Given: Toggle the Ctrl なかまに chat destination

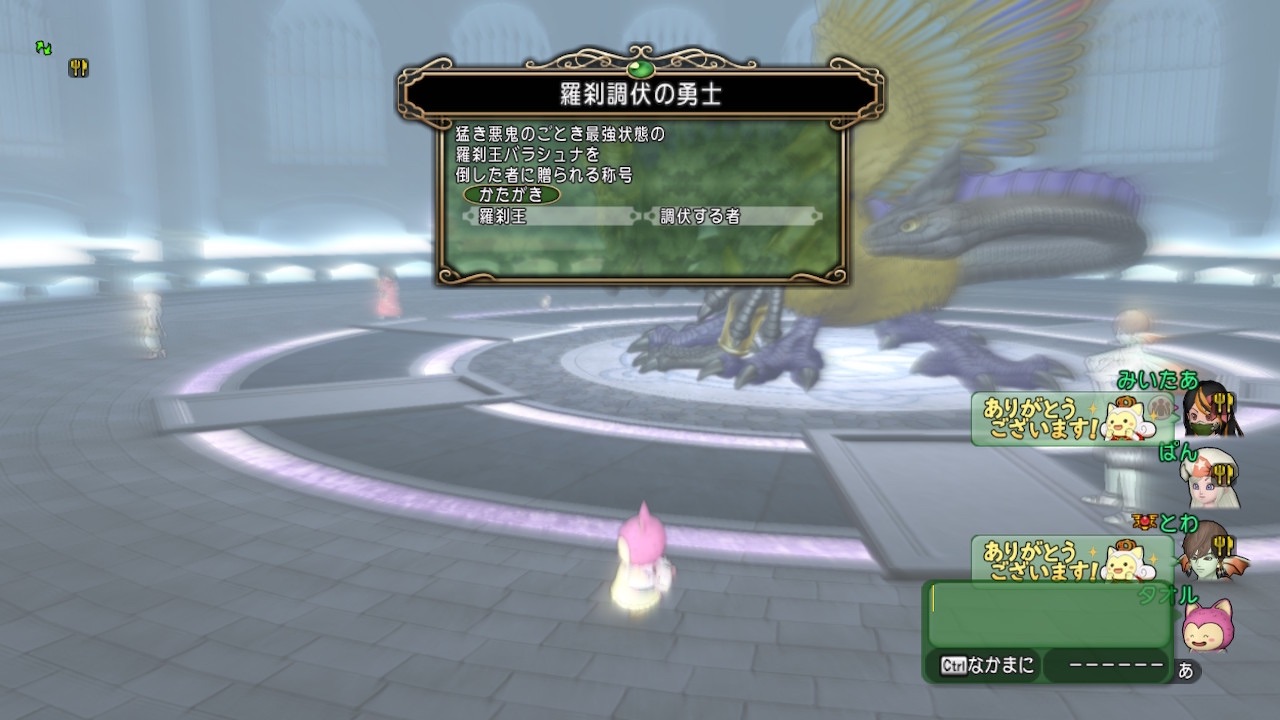Looking at the screenshot, I should tap(986, 664).
